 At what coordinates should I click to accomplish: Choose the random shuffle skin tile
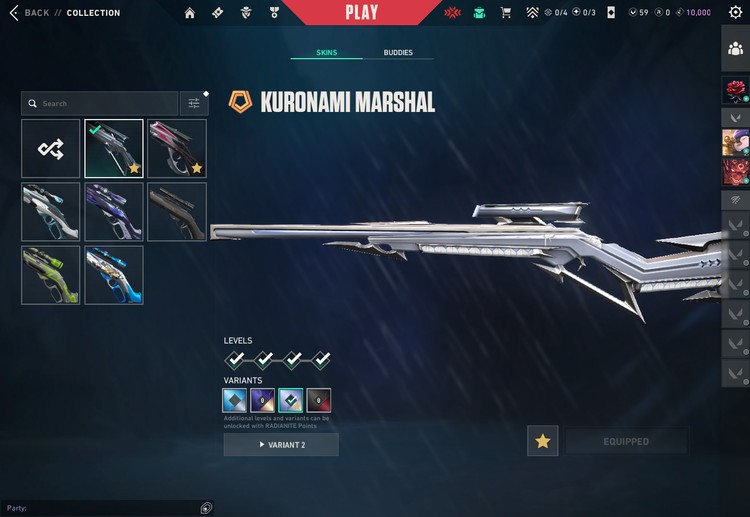51,149
